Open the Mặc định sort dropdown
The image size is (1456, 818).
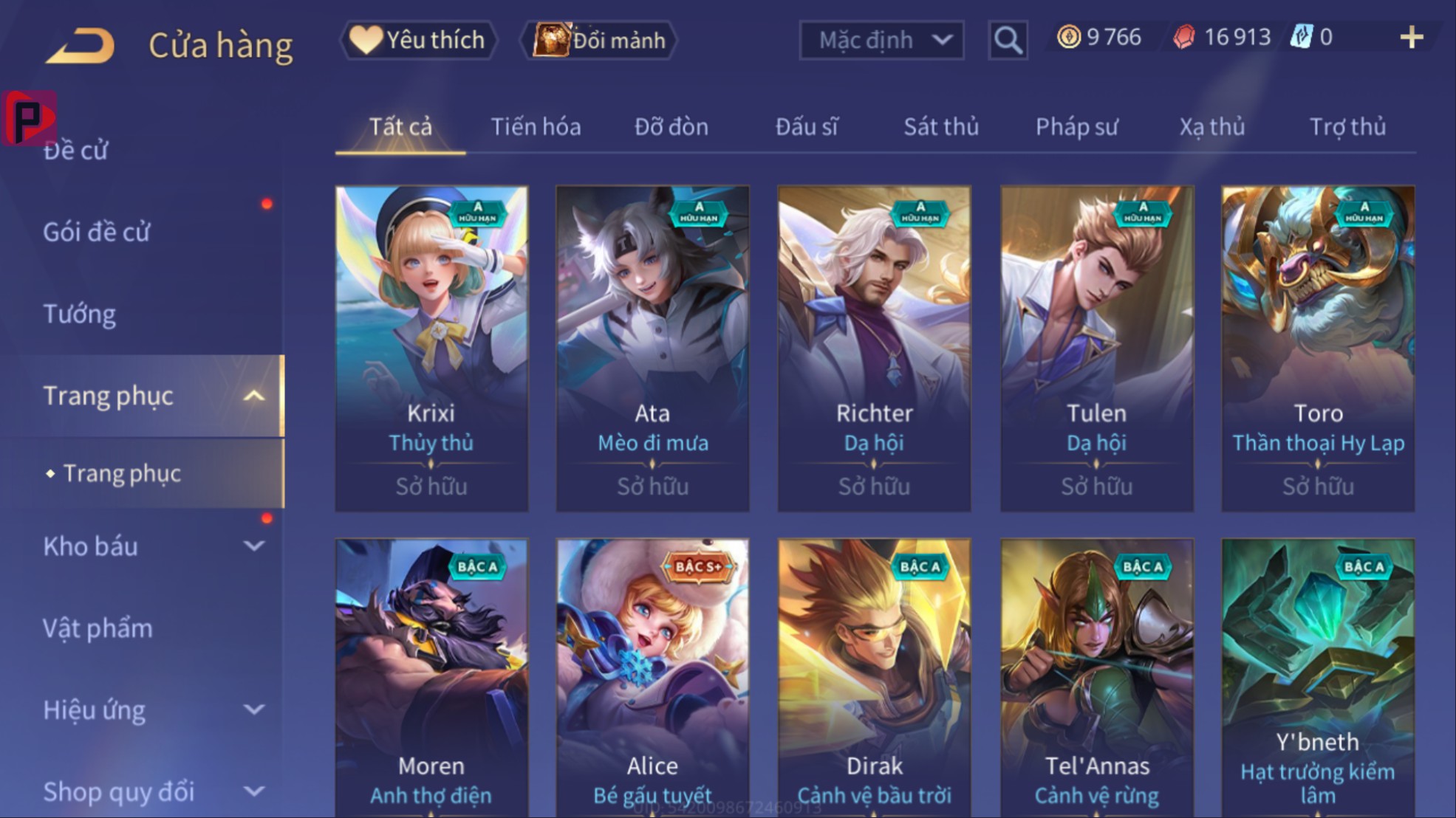coord(881,40)
